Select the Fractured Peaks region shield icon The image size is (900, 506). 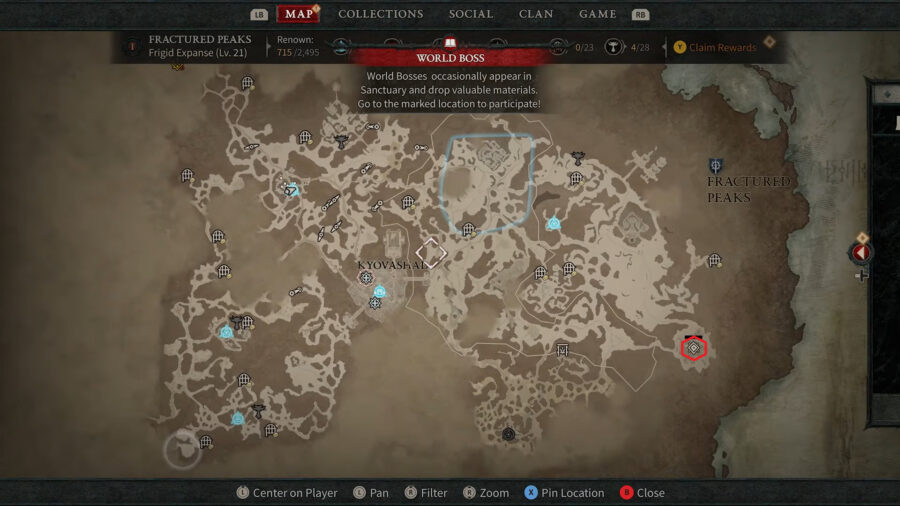(716, 166)
